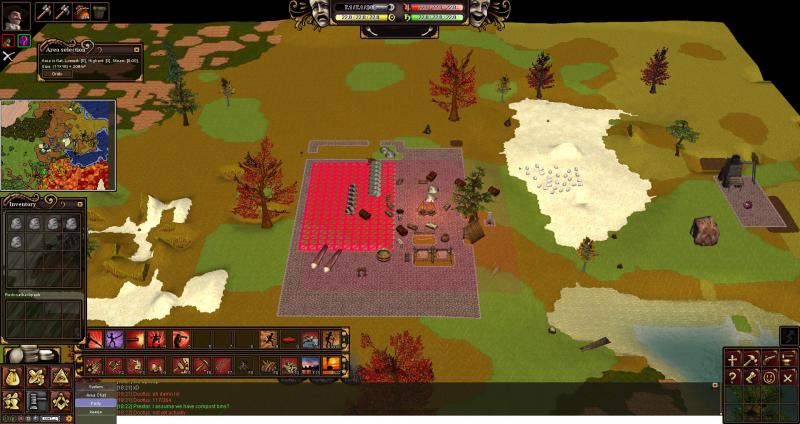The image size is (800, 424).
Task: Choose the smiley face action button
Action: pyautogui.click(x=770, y=377)
